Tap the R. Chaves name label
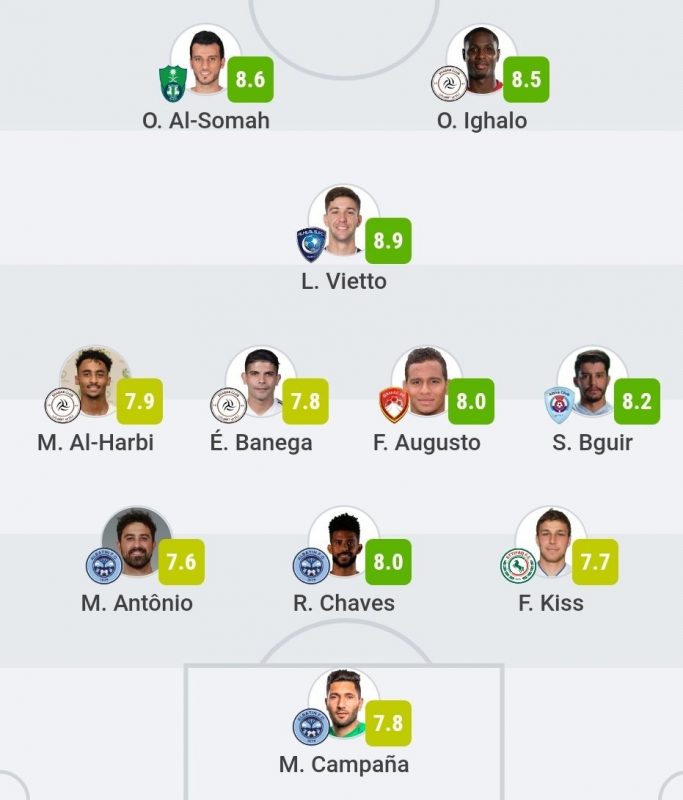The image size is (683, 800). tap(344, 603)
